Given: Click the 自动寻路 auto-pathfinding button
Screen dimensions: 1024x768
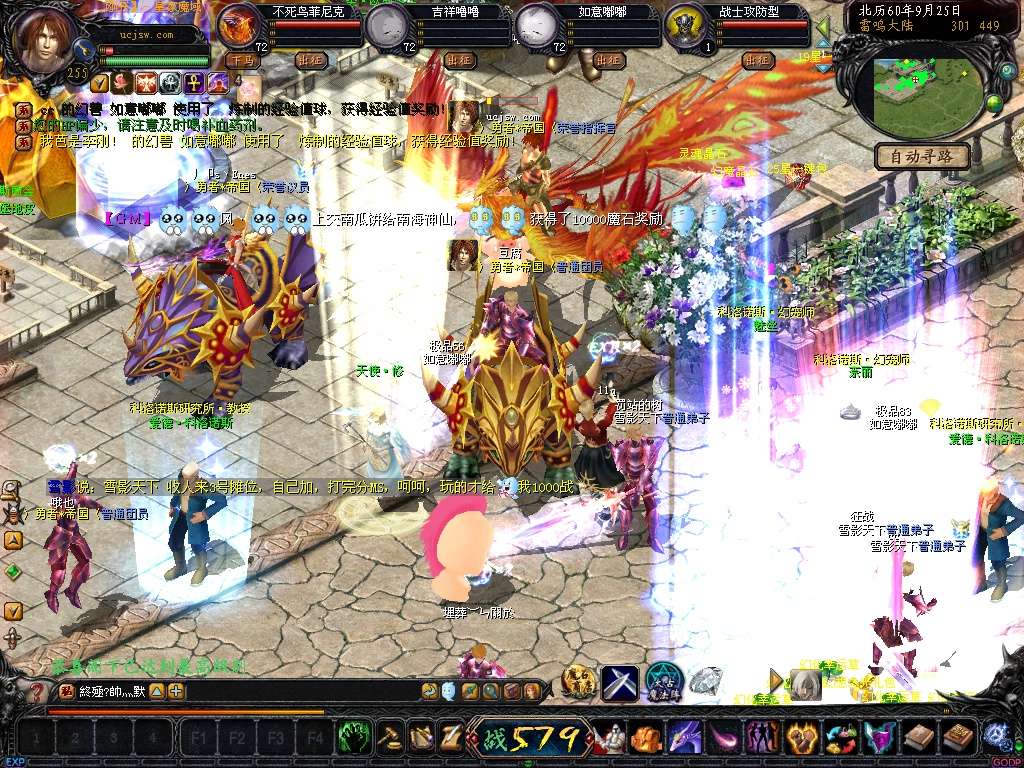Looking at the screenshot, I should pos(923,156).
